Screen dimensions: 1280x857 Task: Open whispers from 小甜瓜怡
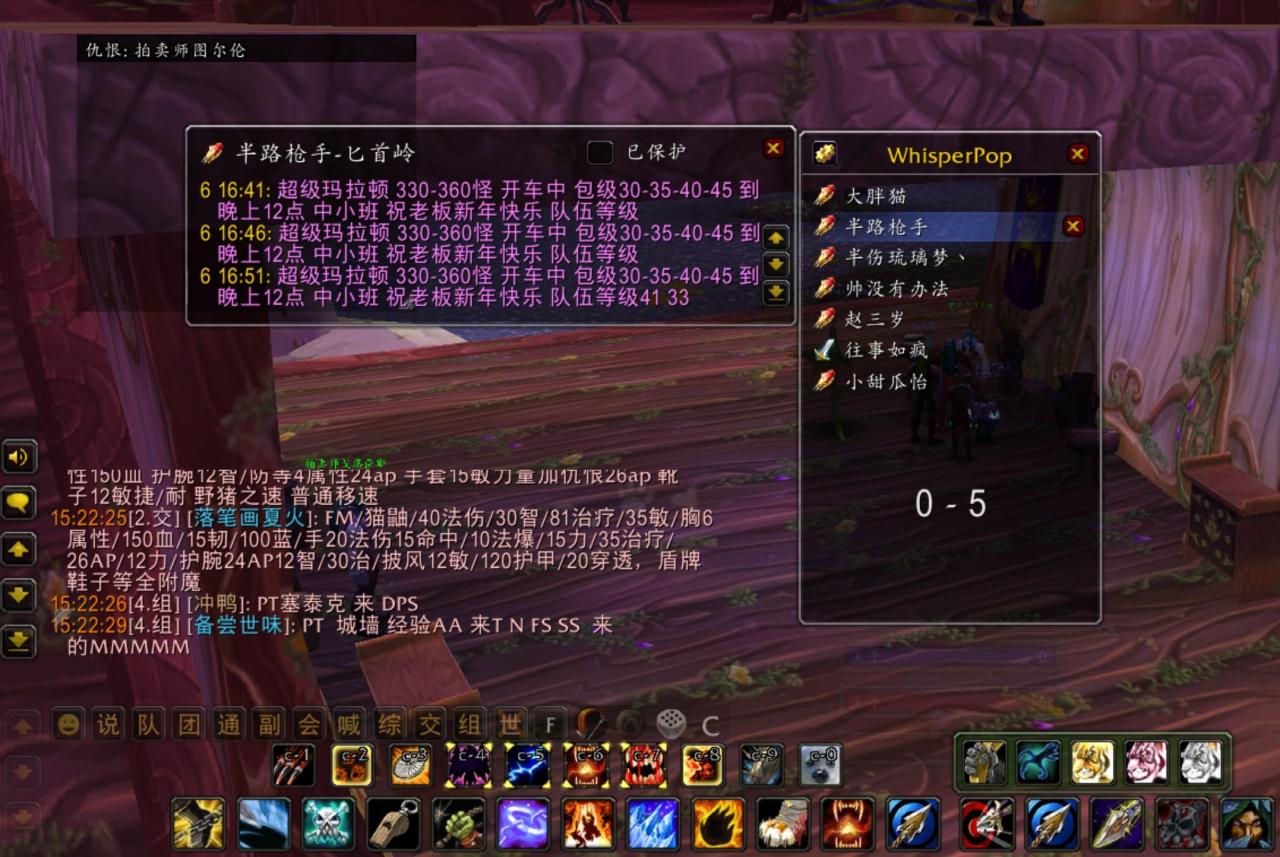(x=886, y=381)
